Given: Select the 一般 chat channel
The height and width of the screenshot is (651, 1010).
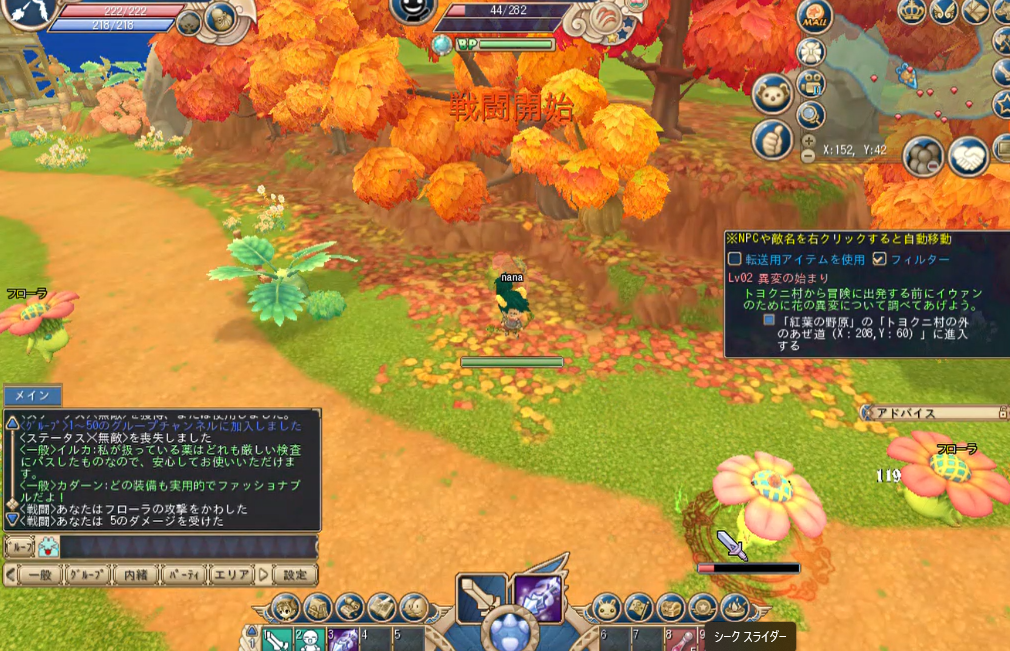Looking at the screenshot, I should (39, 575).
